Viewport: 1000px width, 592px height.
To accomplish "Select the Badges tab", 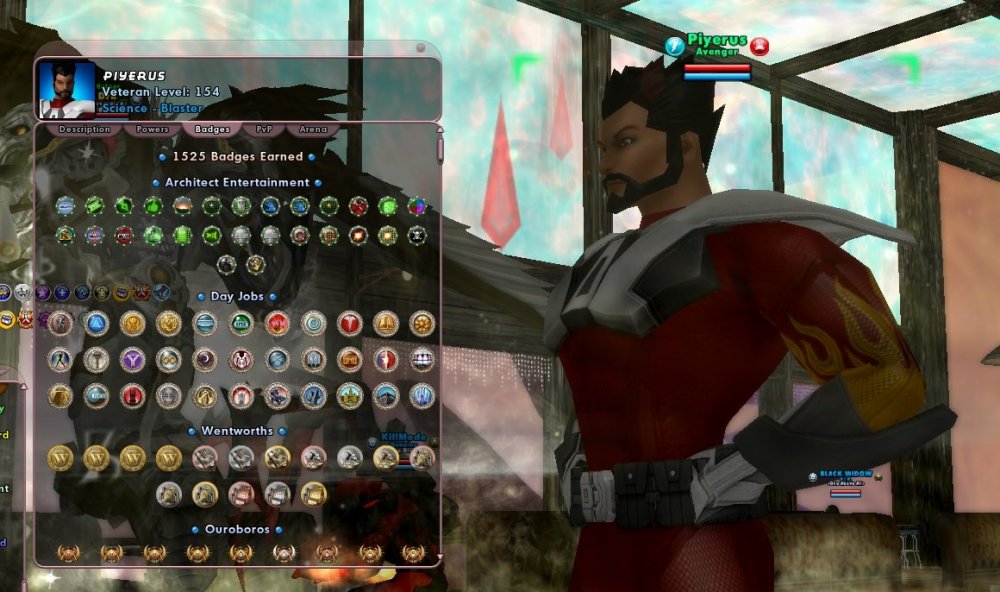I will tap(212, 129).
